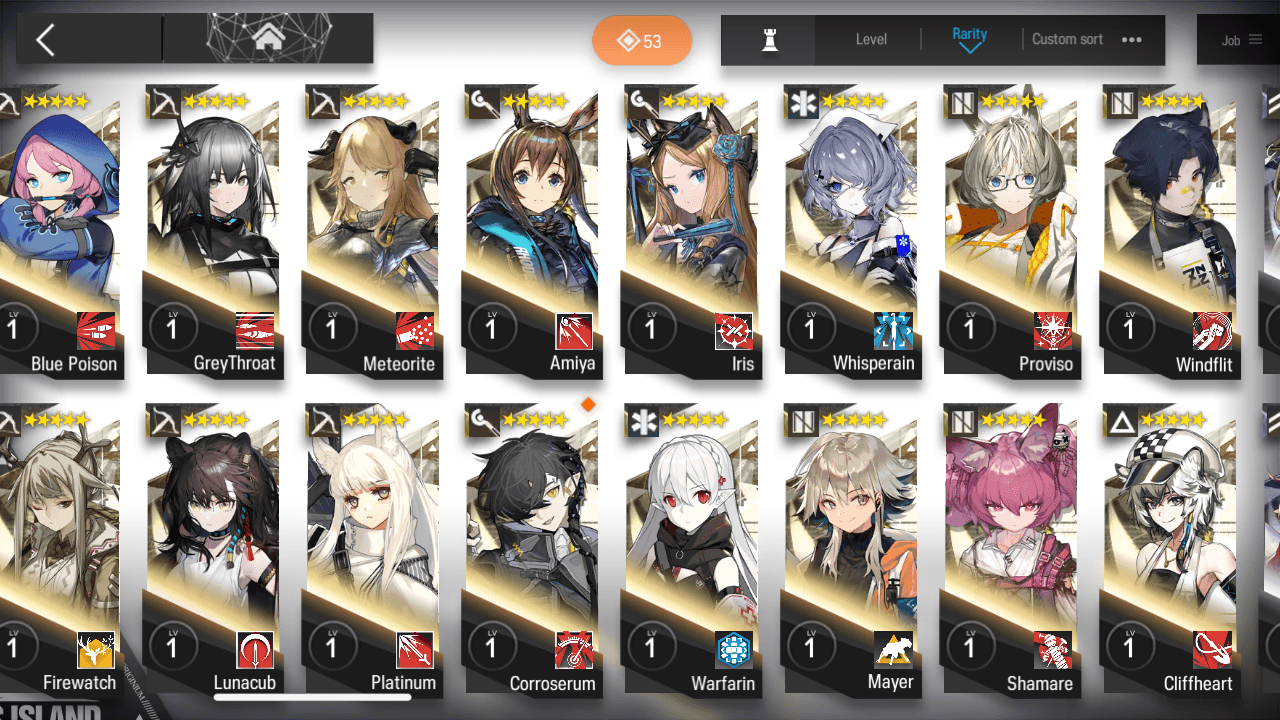Open Corroserum's operator card
1280x720 pixels.
tap(533, 550)
